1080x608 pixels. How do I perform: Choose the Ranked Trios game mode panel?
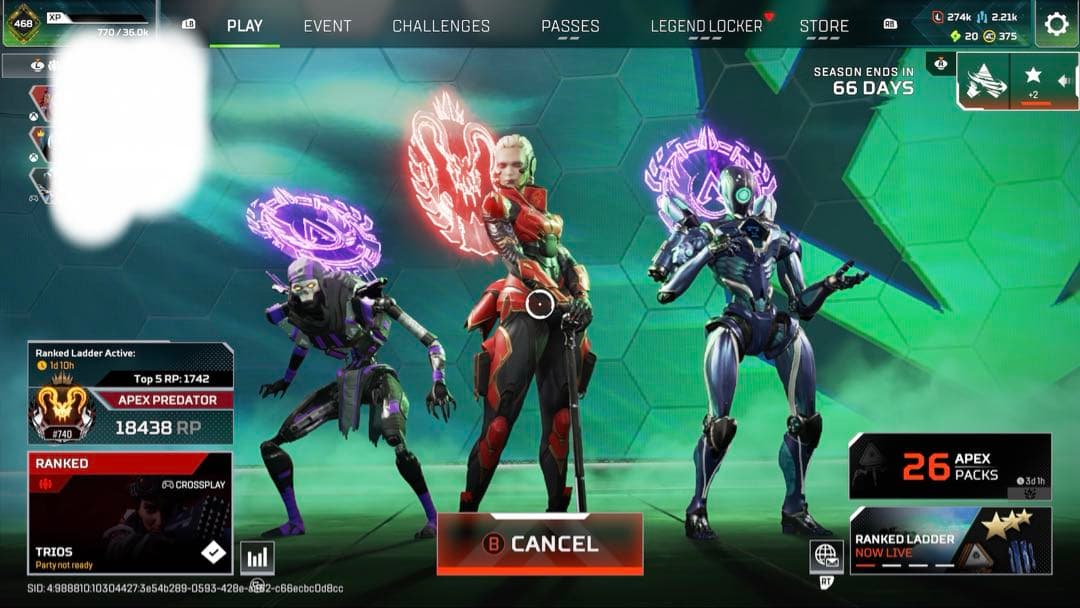tap(131, 513)
